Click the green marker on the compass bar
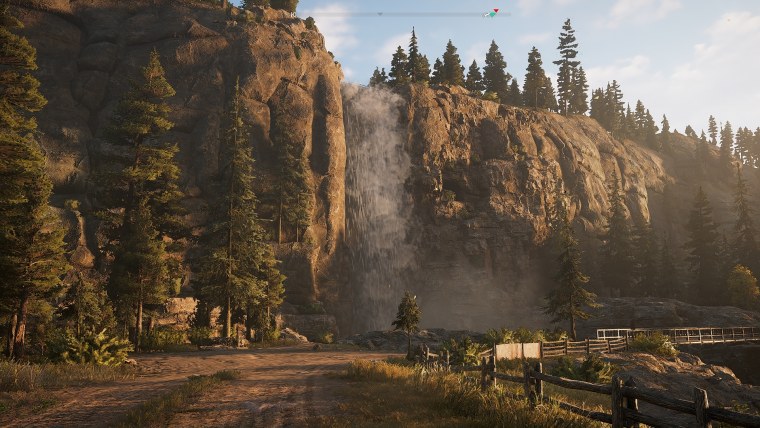 (x=494, y=13)
